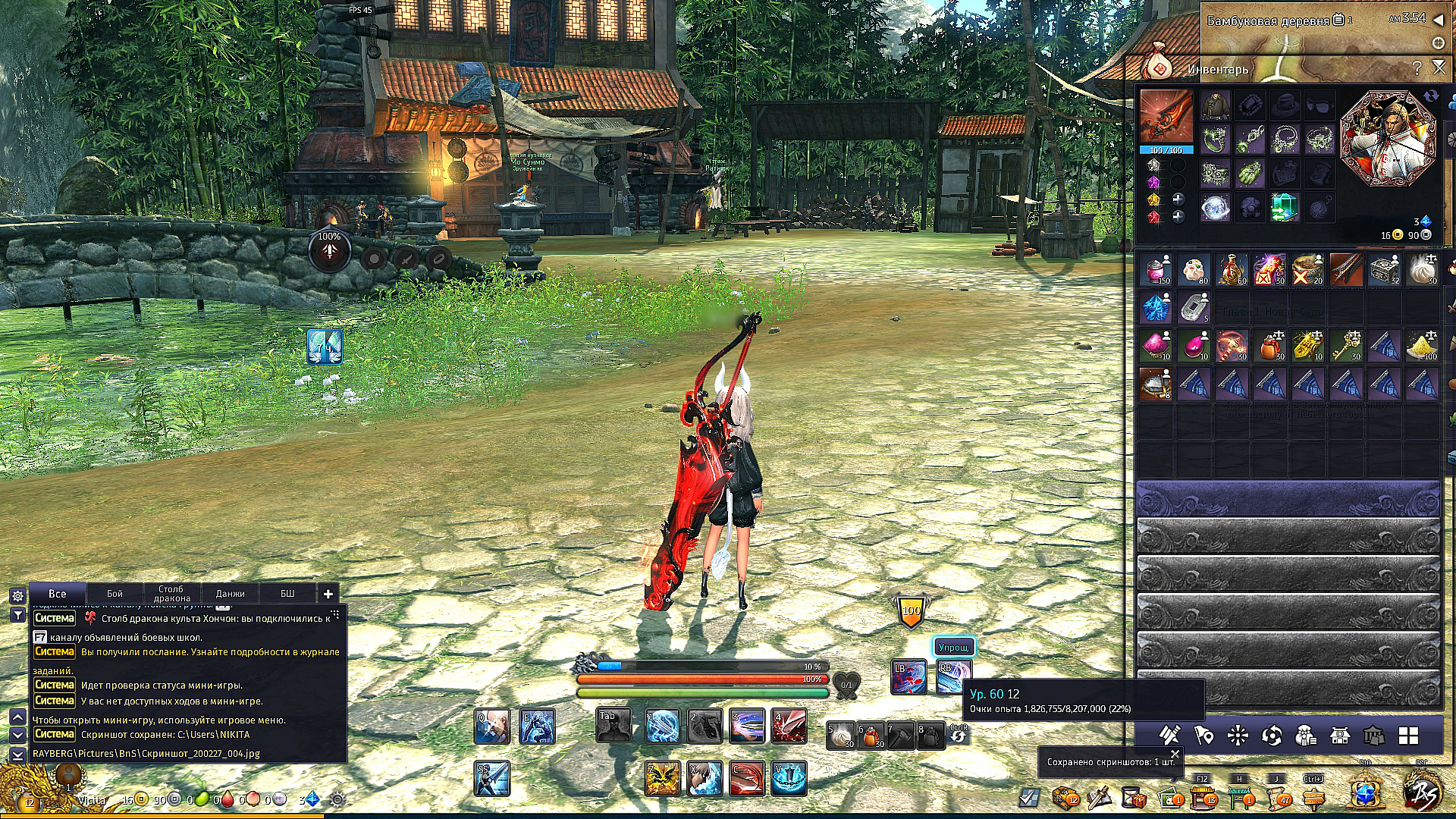
Task: Toggle the chat settings gear
Action: click(17, 596)
